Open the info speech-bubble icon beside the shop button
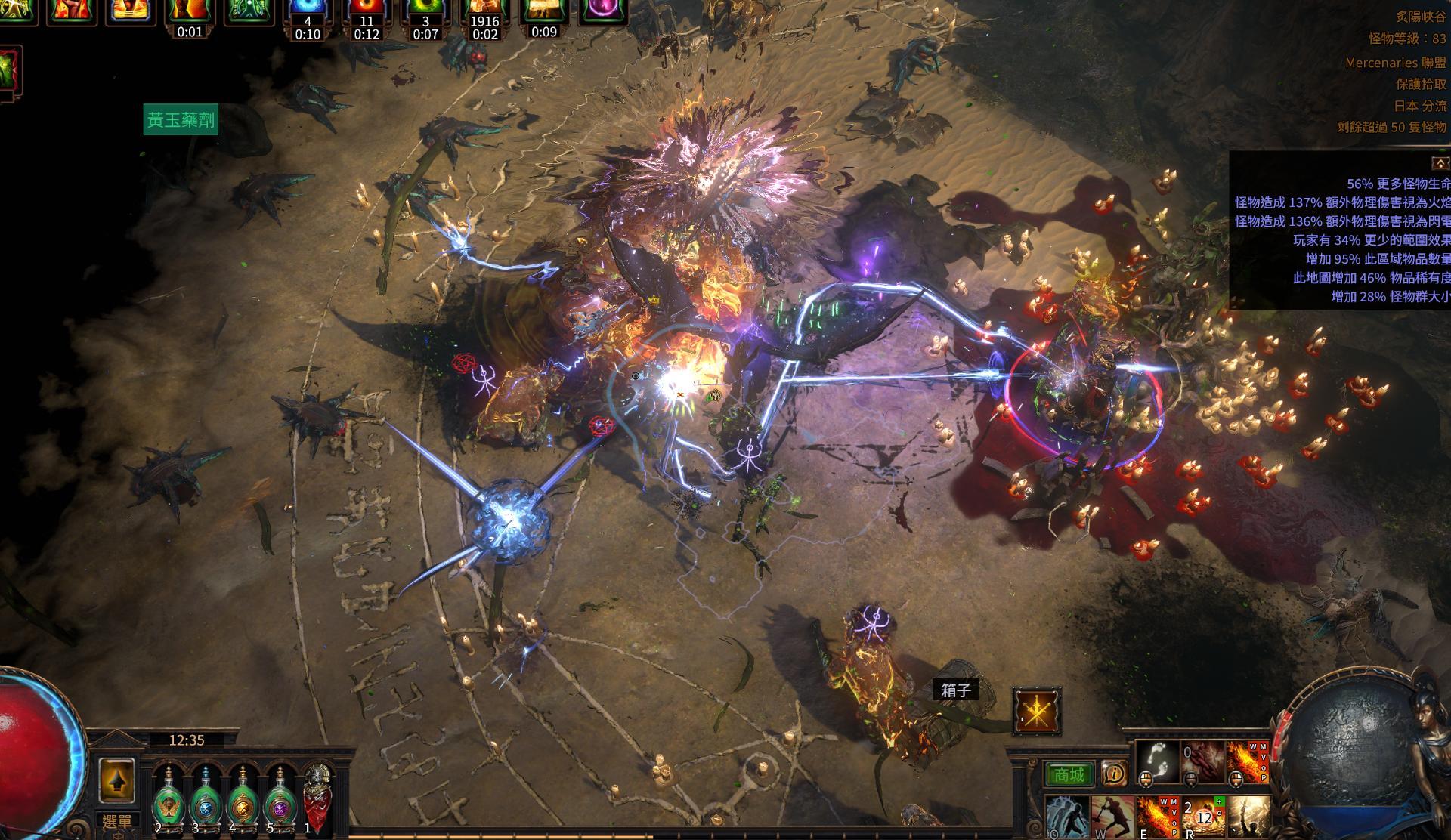The image size is (1451, 840). [1114, 774]
